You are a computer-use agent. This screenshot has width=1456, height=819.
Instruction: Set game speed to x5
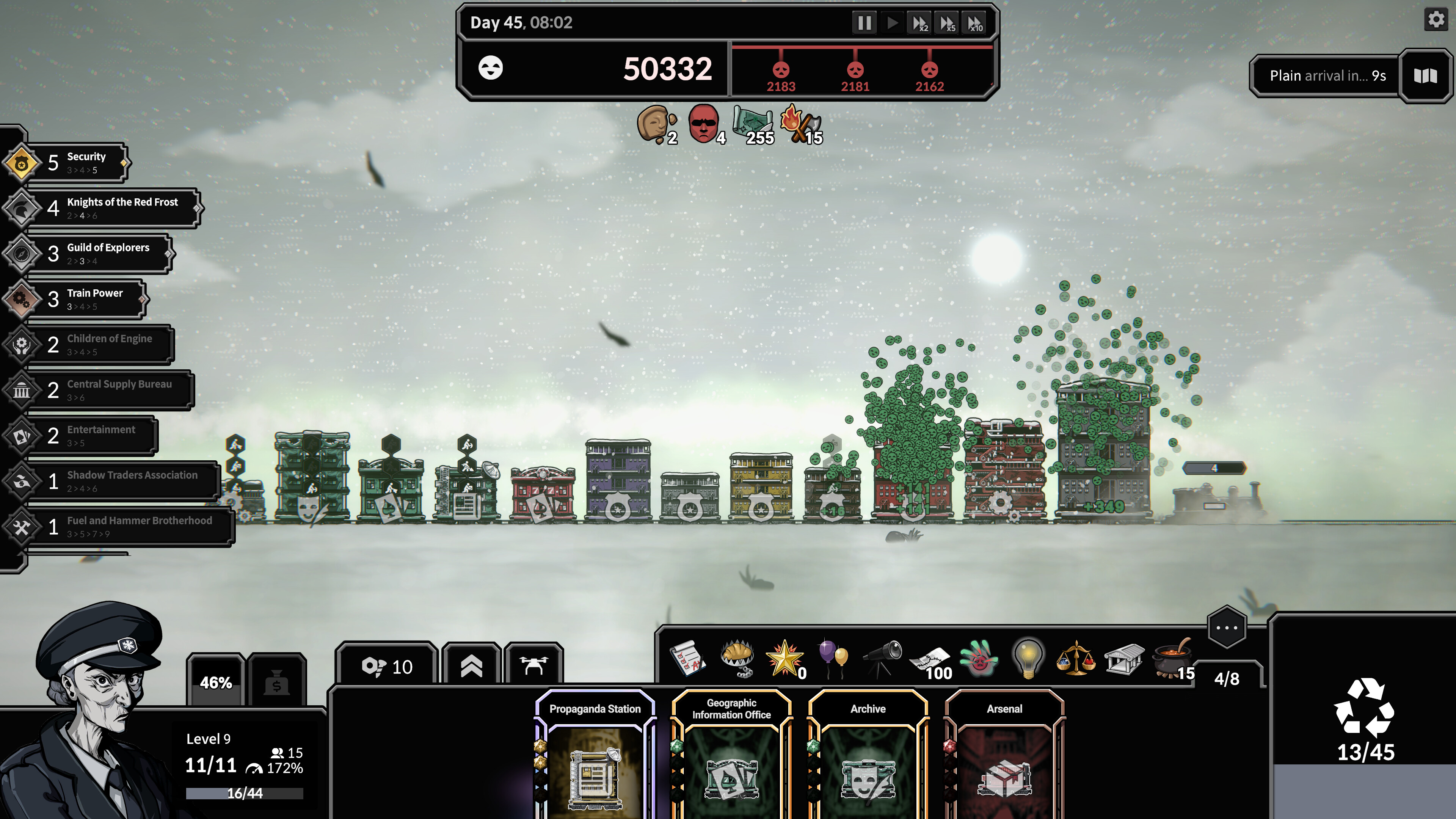click(947, 23)
